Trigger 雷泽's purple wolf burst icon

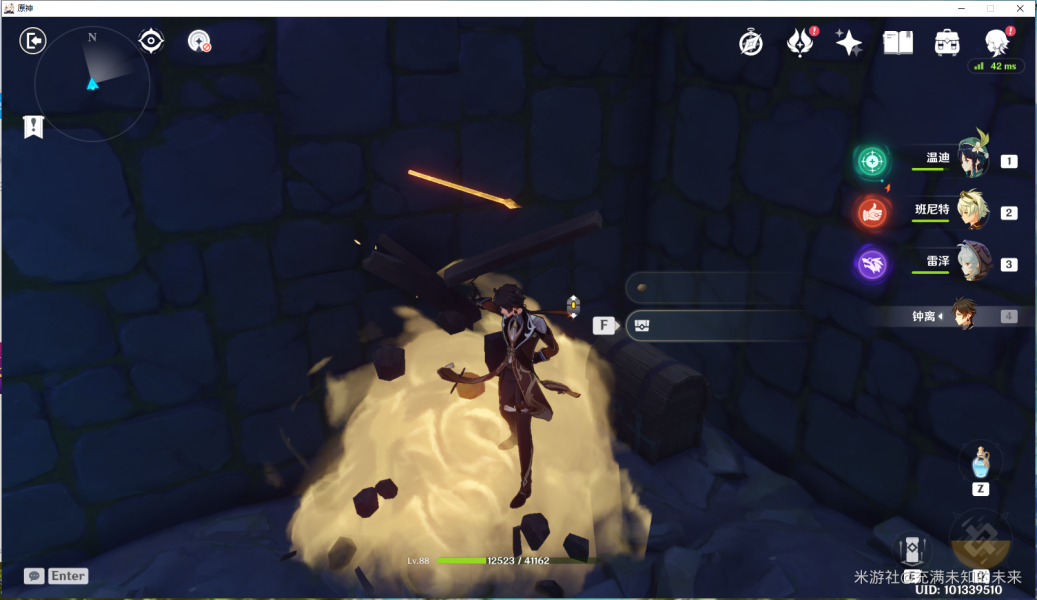click(x=872, y=265)
